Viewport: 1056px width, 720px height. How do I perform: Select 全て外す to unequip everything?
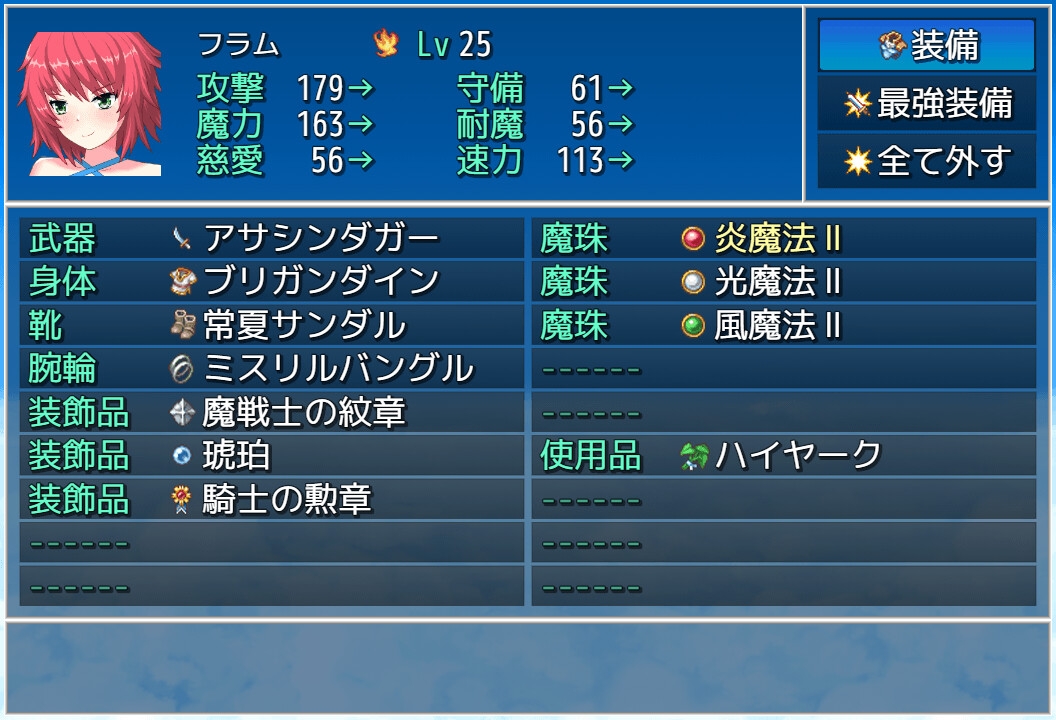(x=926, y=162)
